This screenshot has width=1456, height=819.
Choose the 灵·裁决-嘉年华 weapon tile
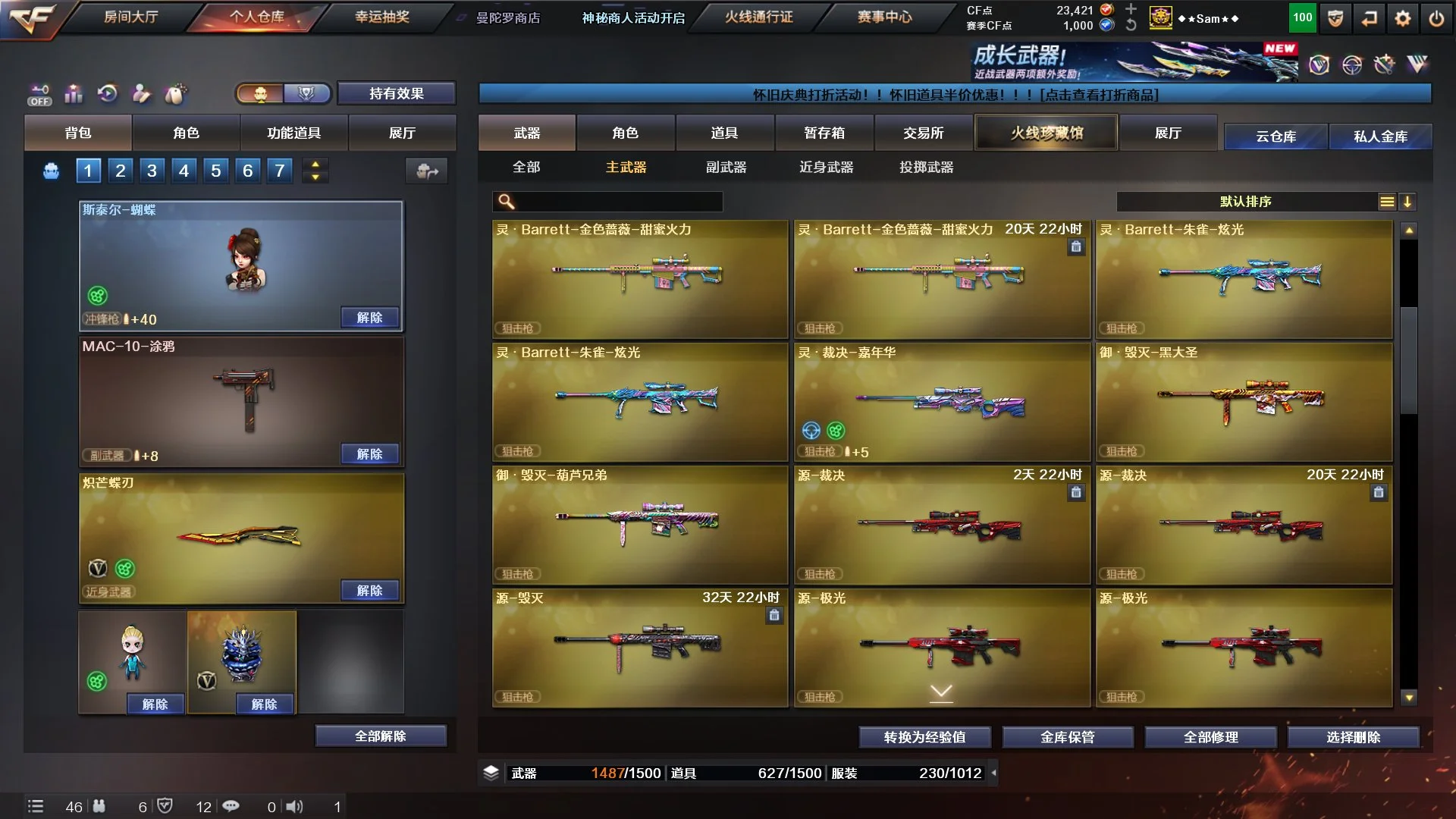coord(942,402)
